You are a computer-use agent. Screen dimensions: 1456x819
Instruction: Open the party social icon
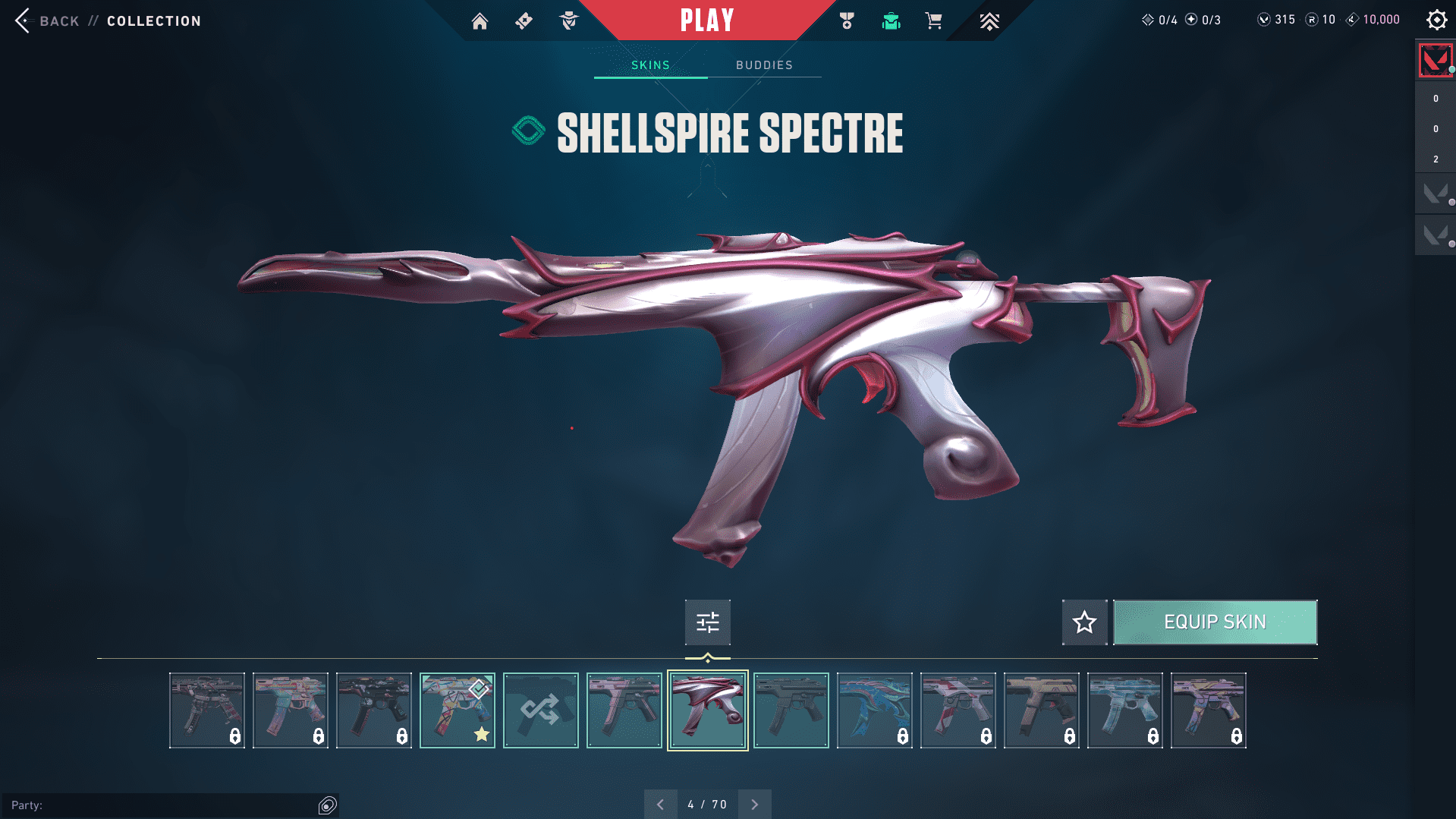coord(328,805)
